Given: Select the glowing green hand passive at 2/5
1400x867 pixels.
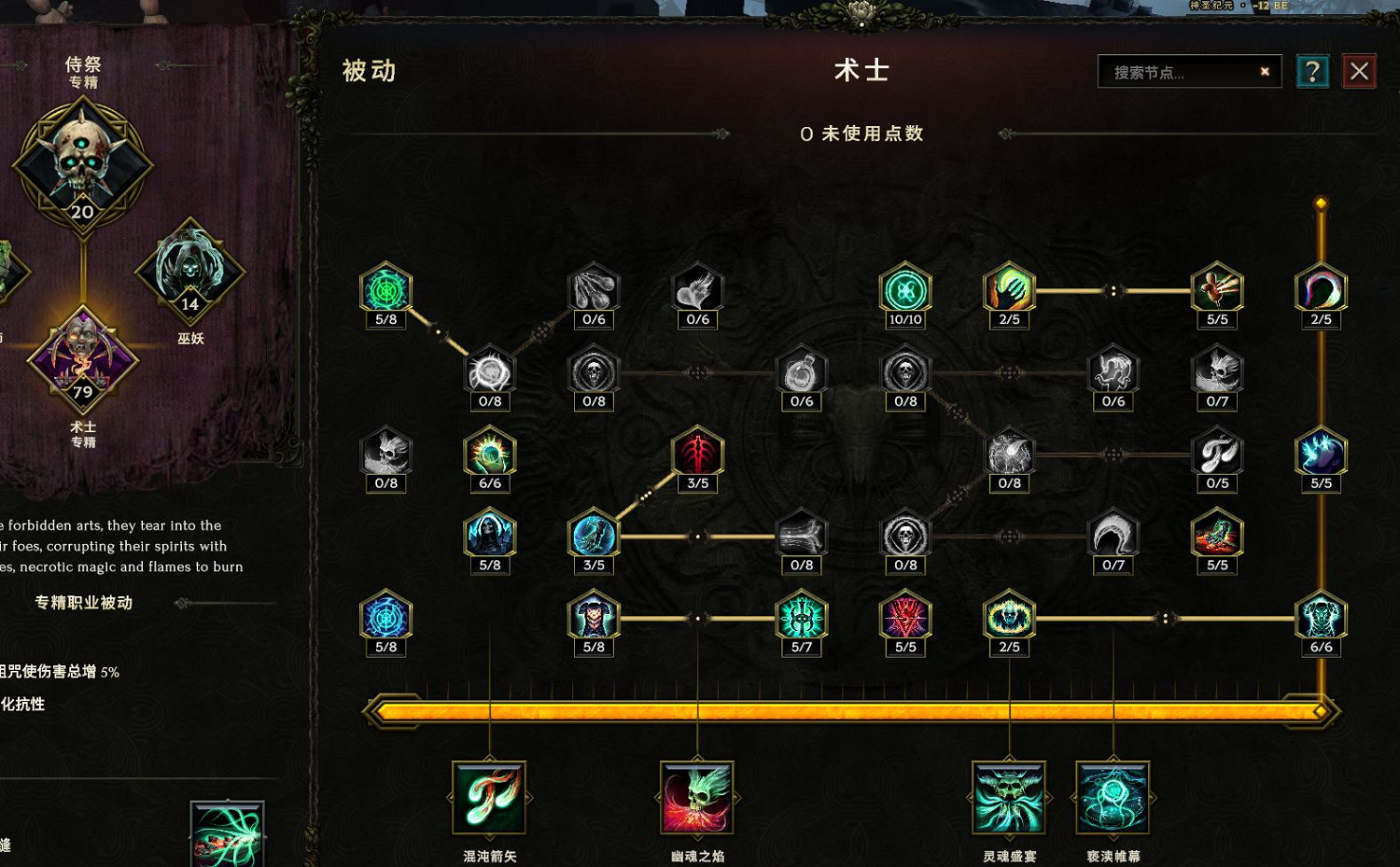Looking at the screenshot, I should pos(1009,289).
